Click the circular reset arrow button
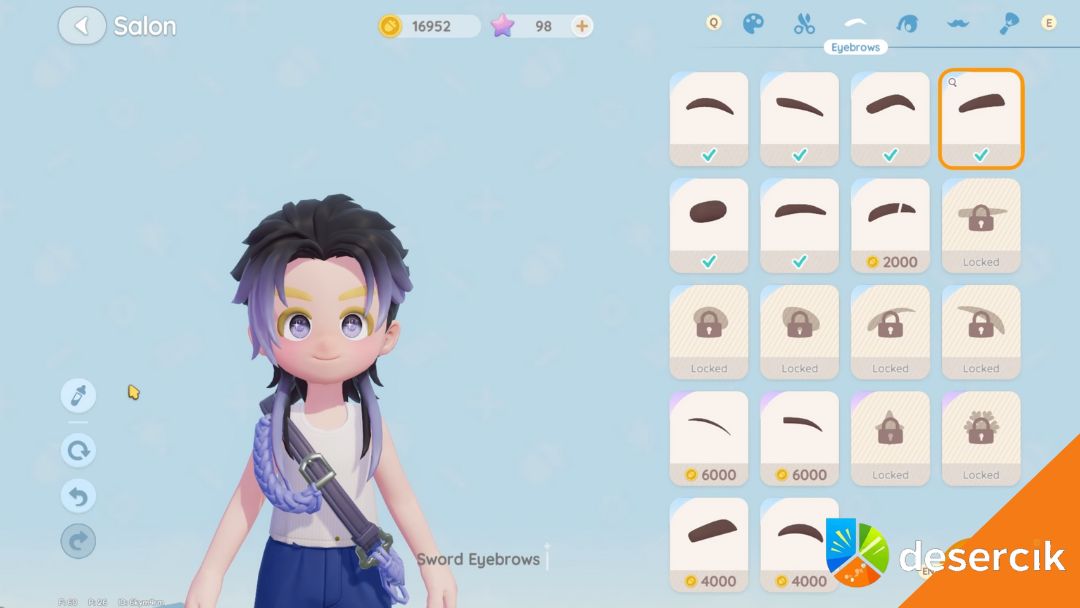1080x608 pixels. point(78,450)
